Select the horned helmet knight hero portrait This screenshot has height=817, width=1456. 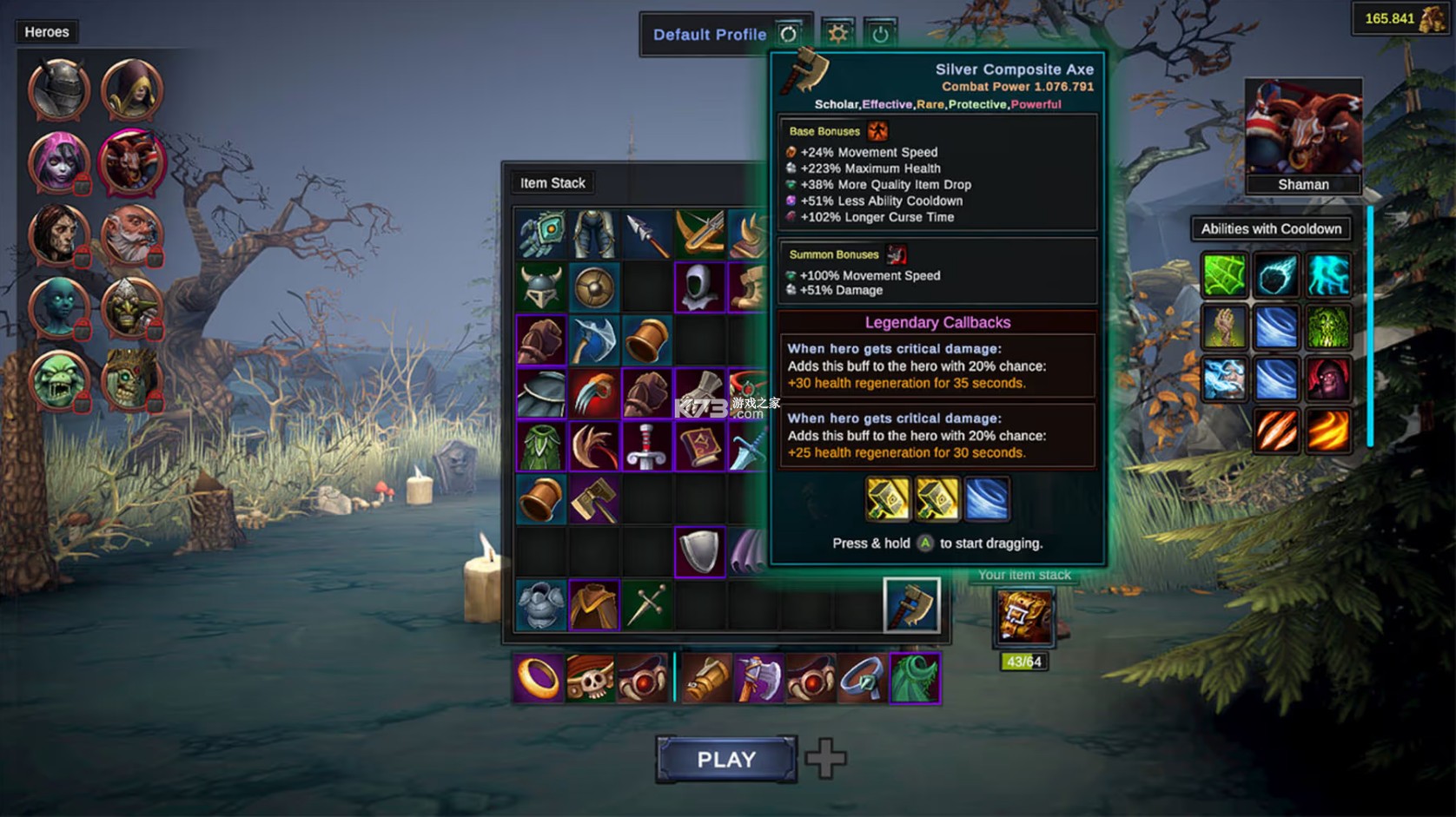(59, 90)
